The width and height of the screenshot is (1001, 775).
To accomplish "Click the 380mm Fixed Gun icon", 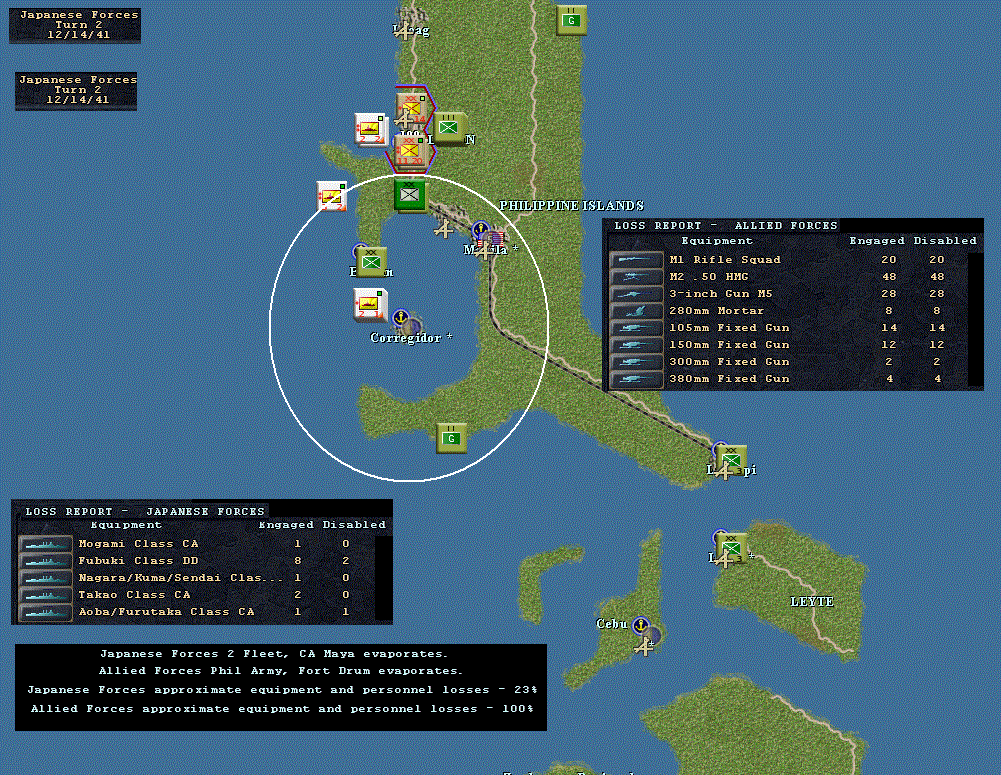I will coord(636,379).
